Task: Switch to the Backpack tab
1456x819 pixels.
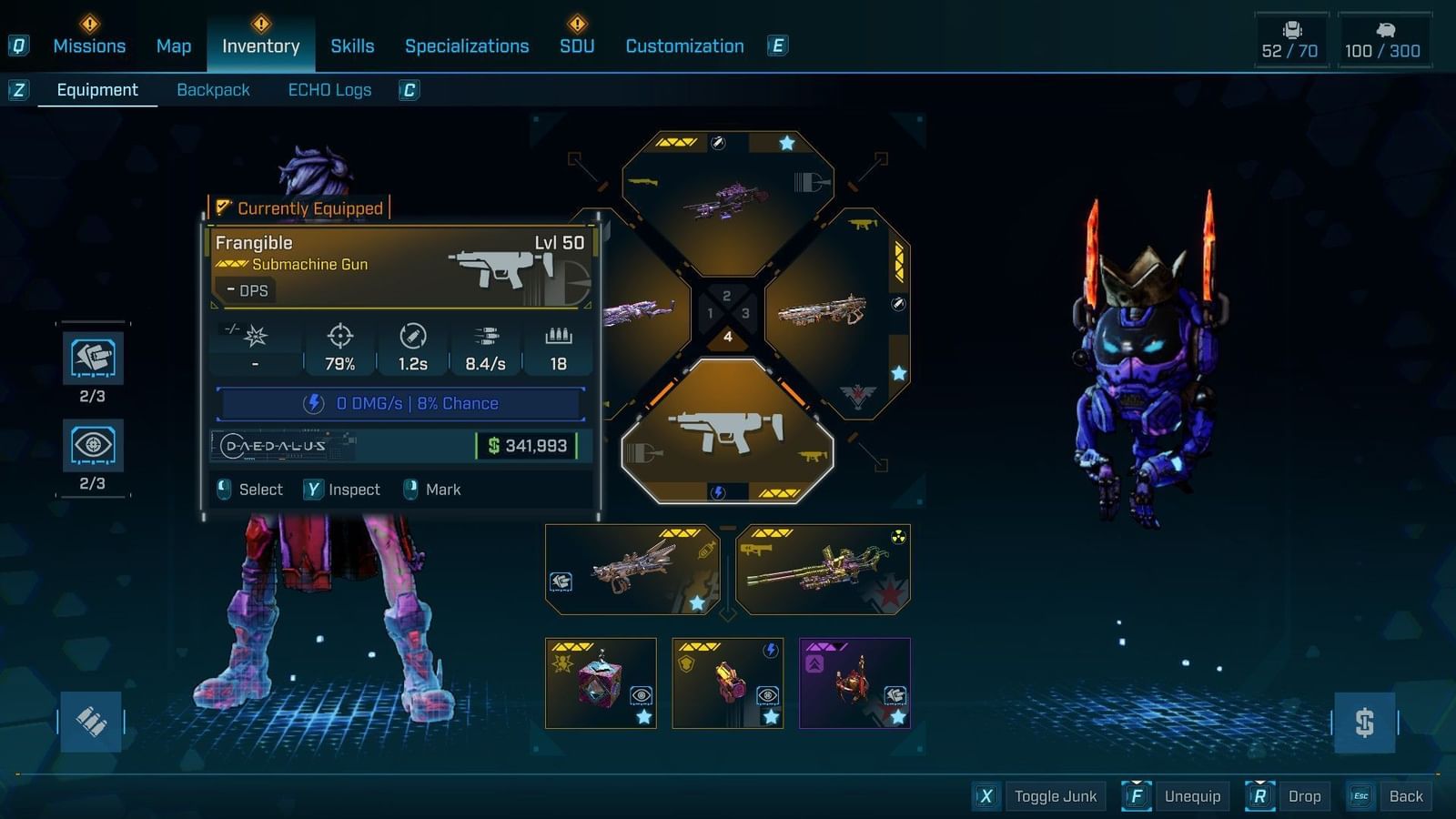Action: [x=213, y=89]
